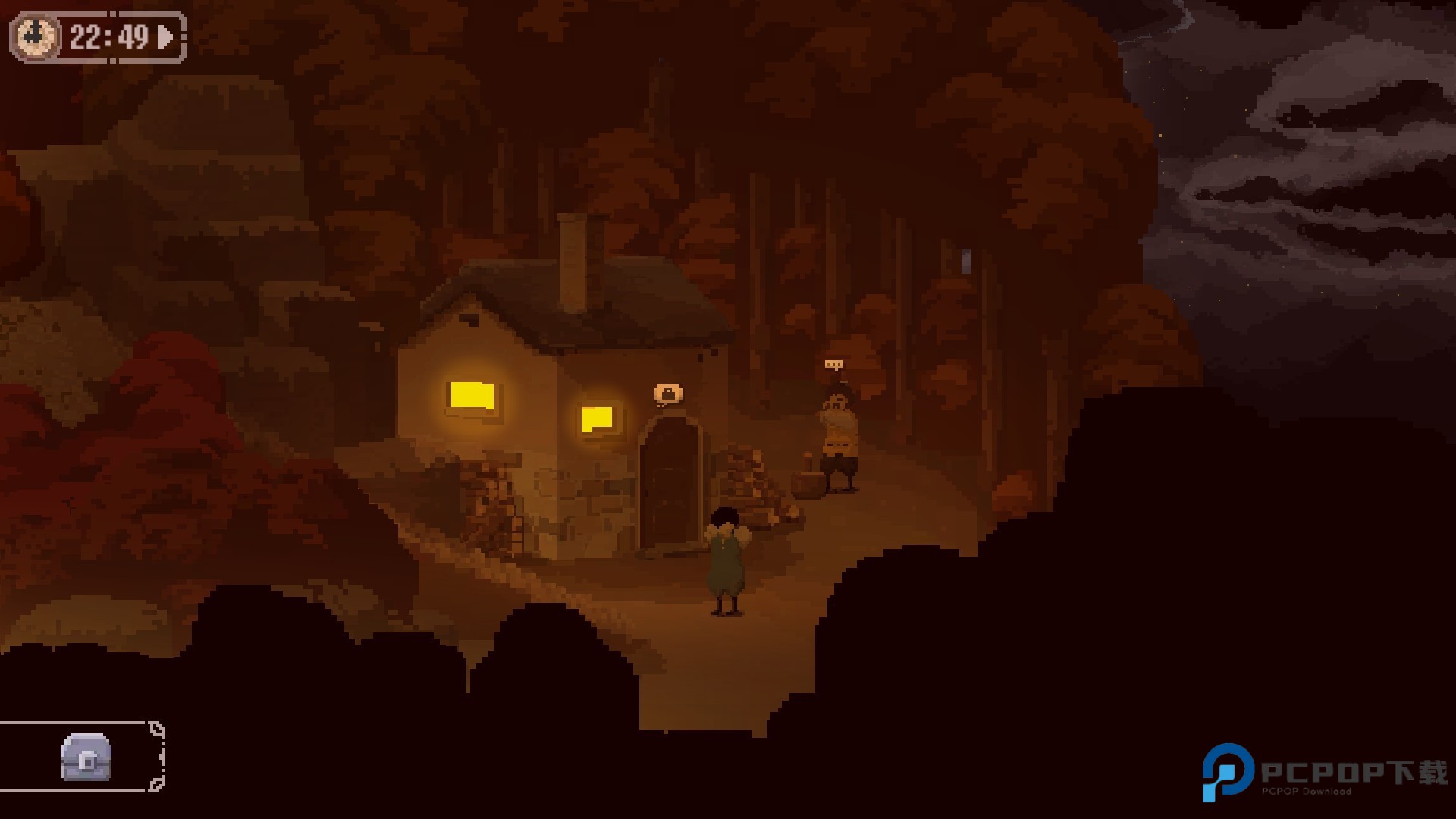Open the chest inventory icon
The width and height of the screenshot is (1456, 819).
point(86,757)
